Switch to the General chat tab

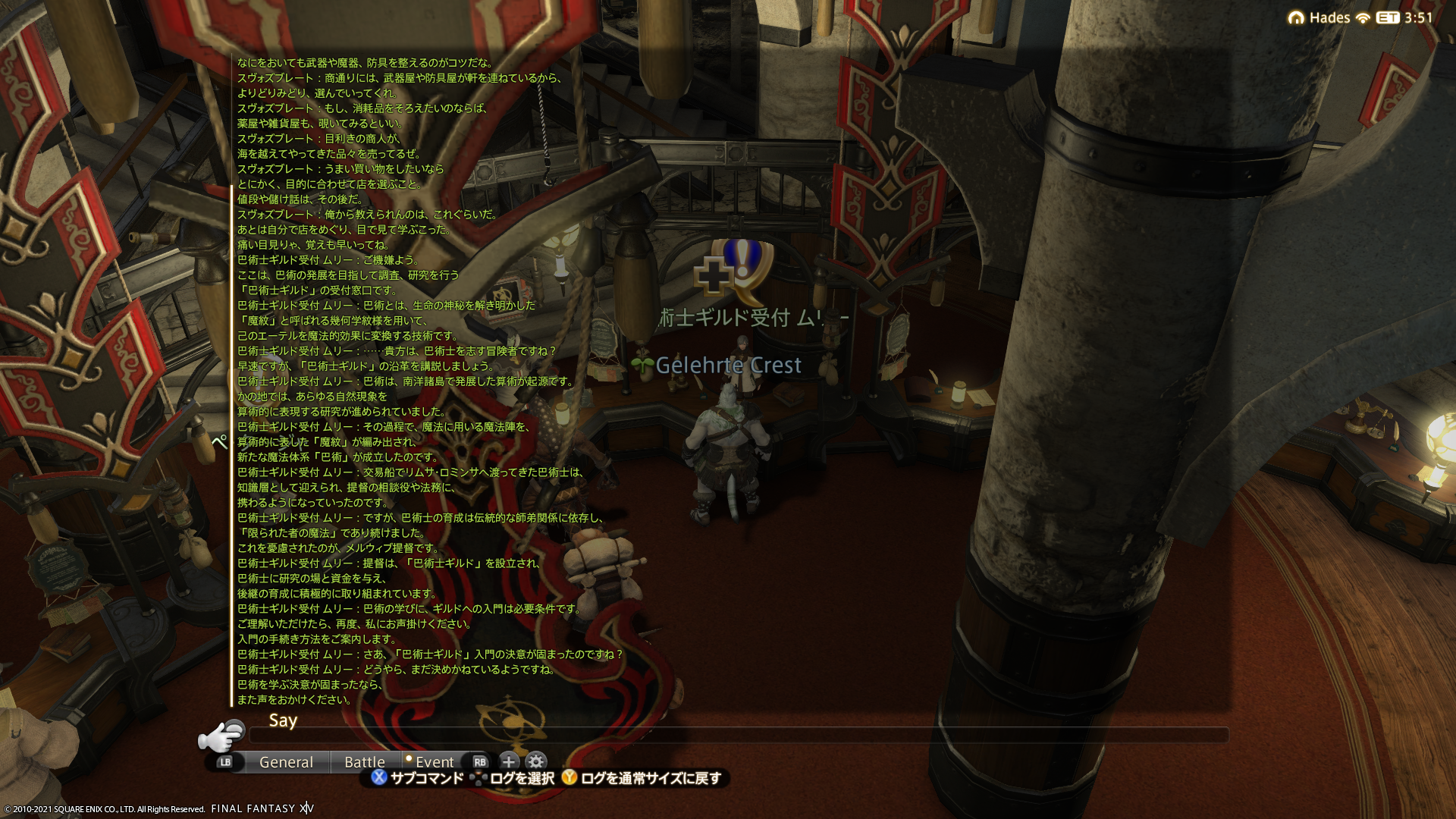[286, 762]
